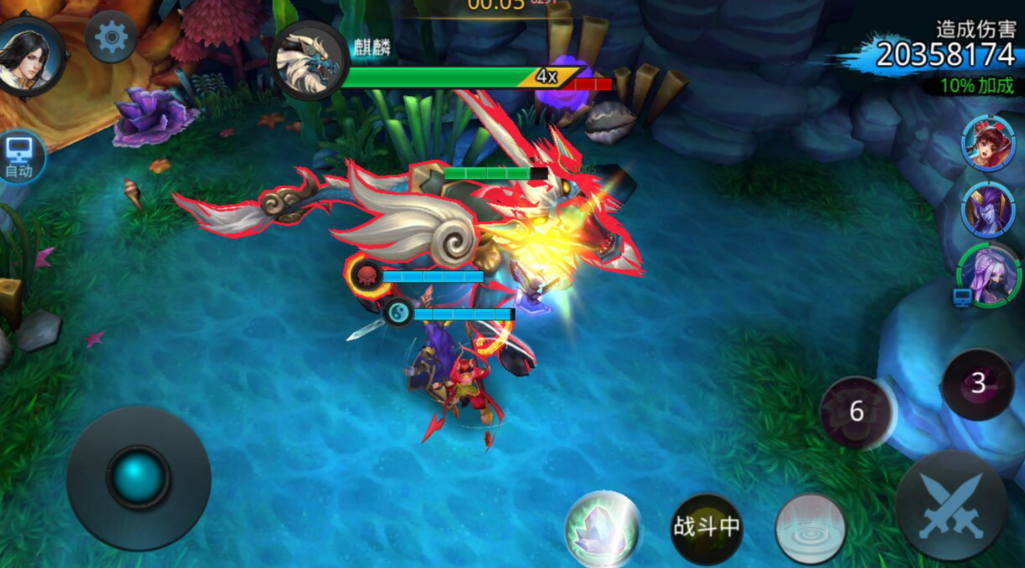Tap the virtual joystick knob
This screenshot has width=1025, height=568.
[x=138, y=477]
